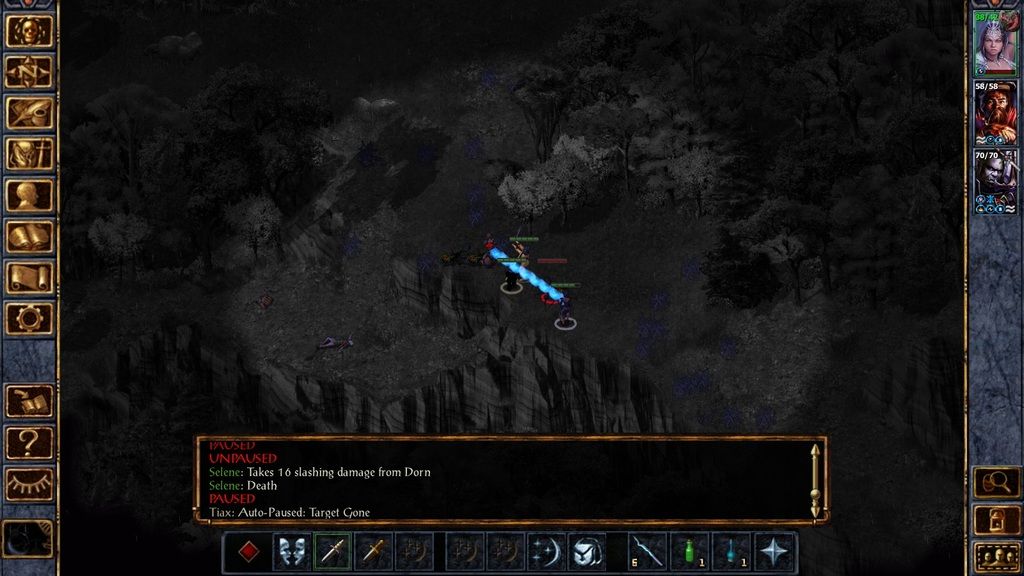Open the journal with the quill icon
Screen dimensions: 1024x576
(29, 112)
